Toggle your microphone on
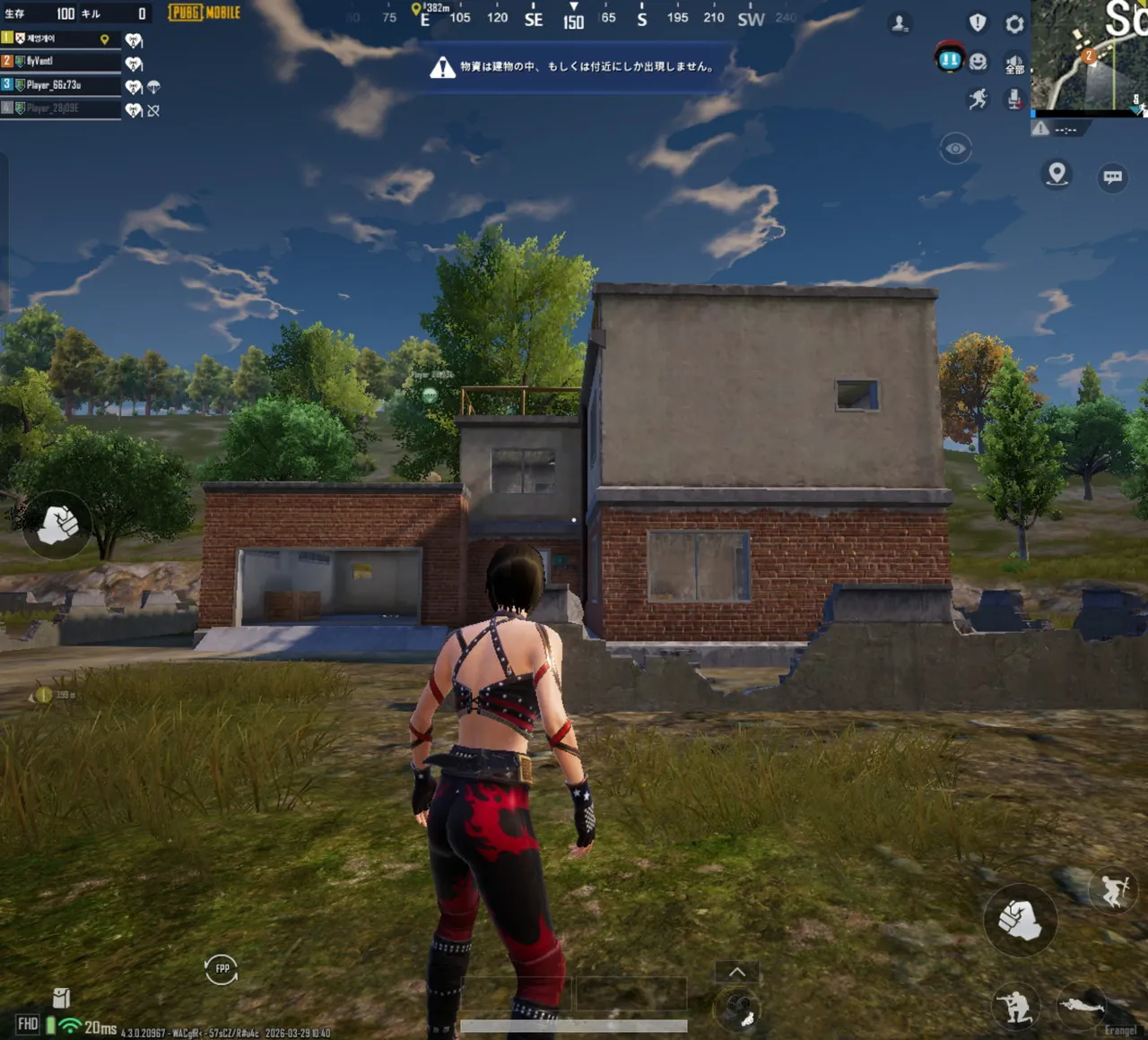 coord(1014,99)
